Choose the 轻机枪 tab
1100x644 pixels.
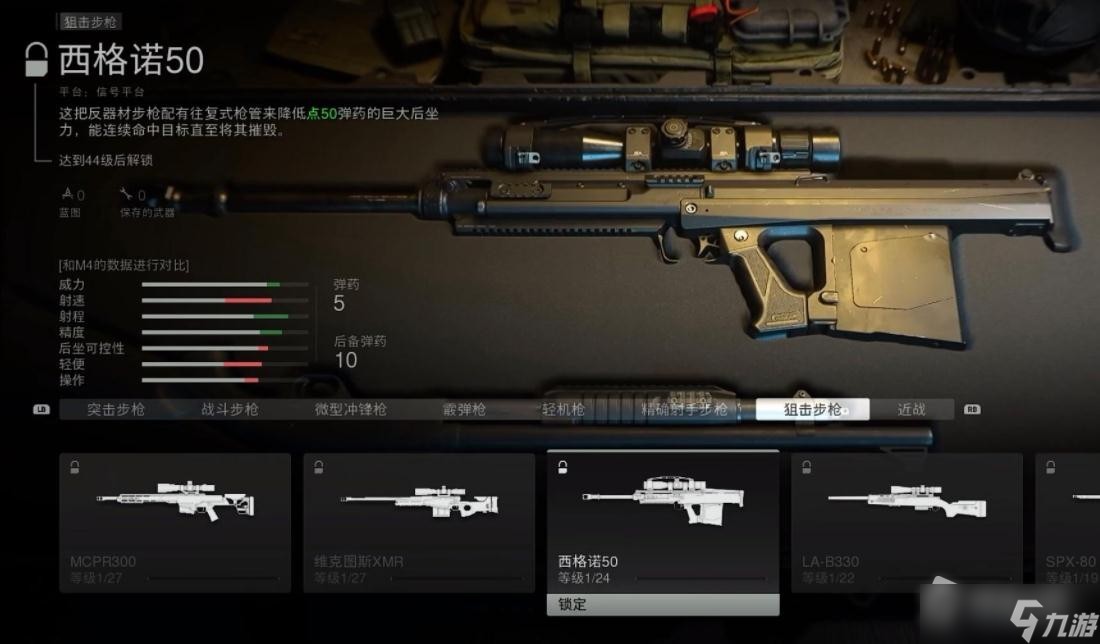563,409
